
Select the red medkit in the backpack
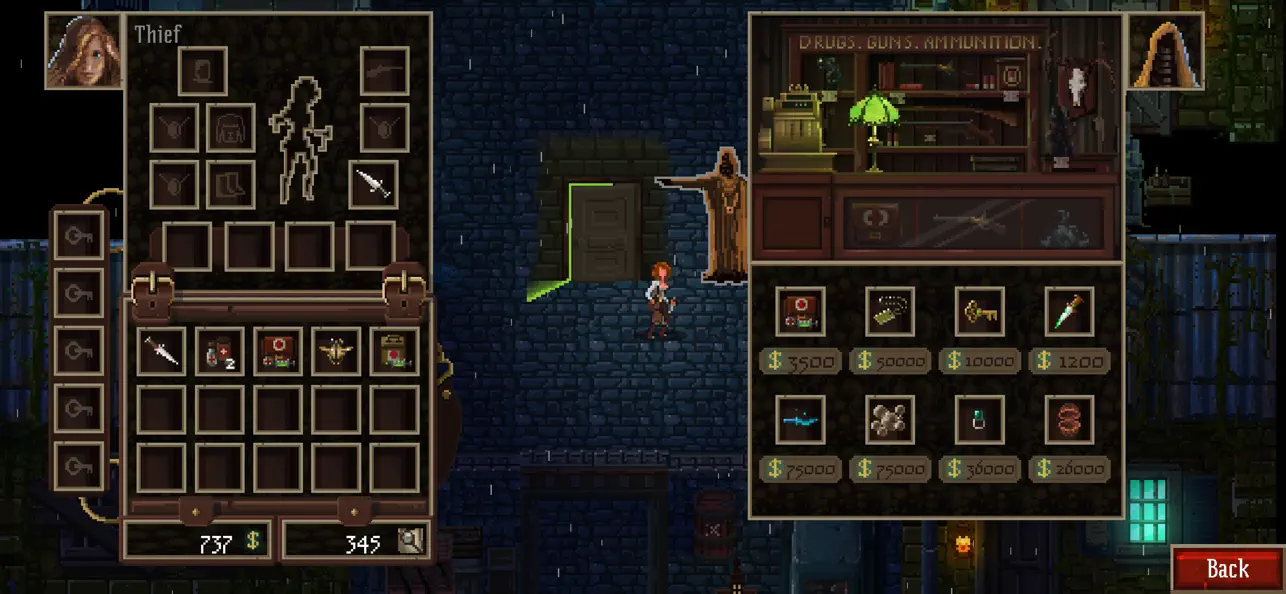(277, 352)
